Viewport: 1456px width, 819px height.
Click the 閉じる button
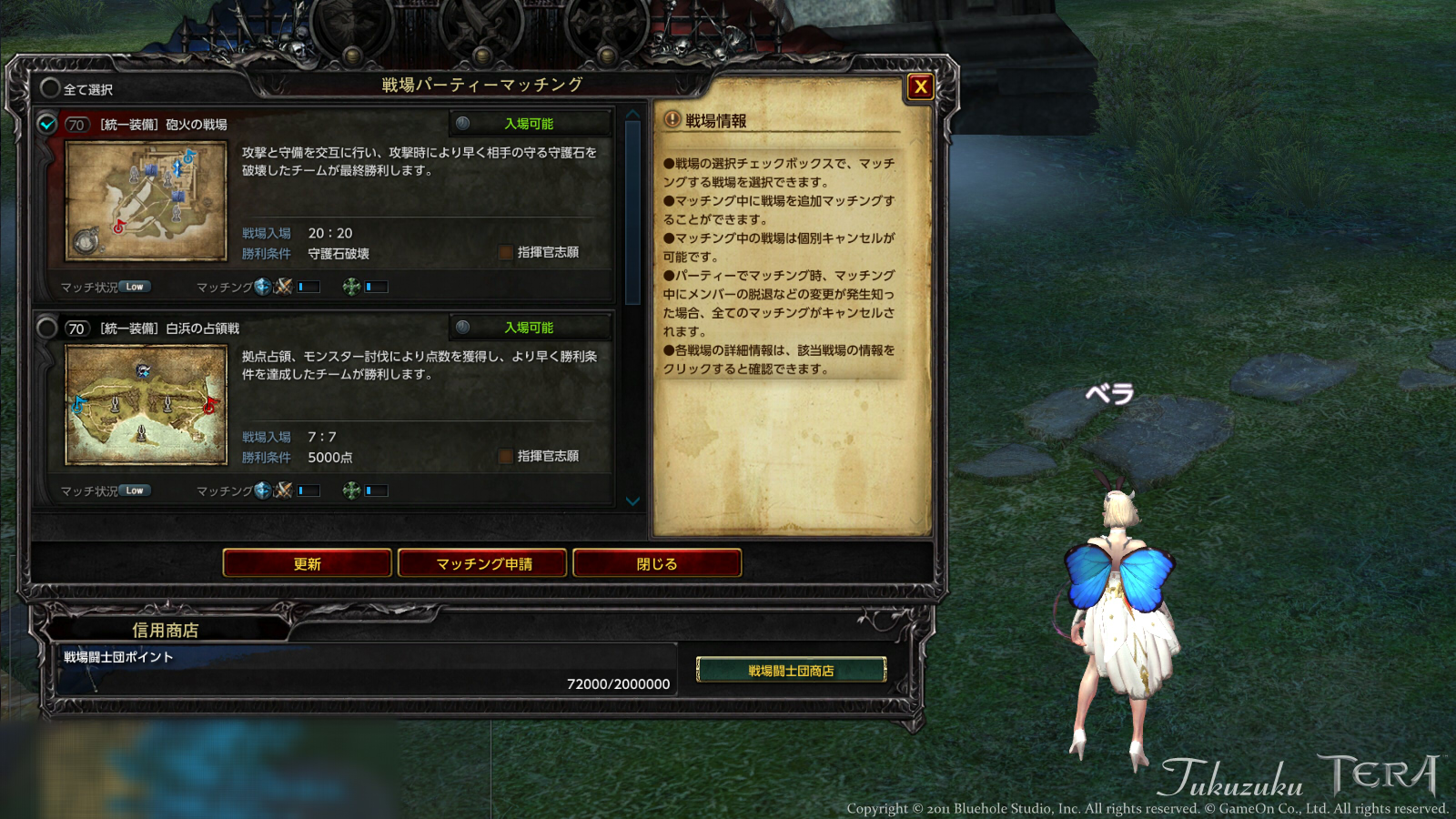tap(658, 563)
